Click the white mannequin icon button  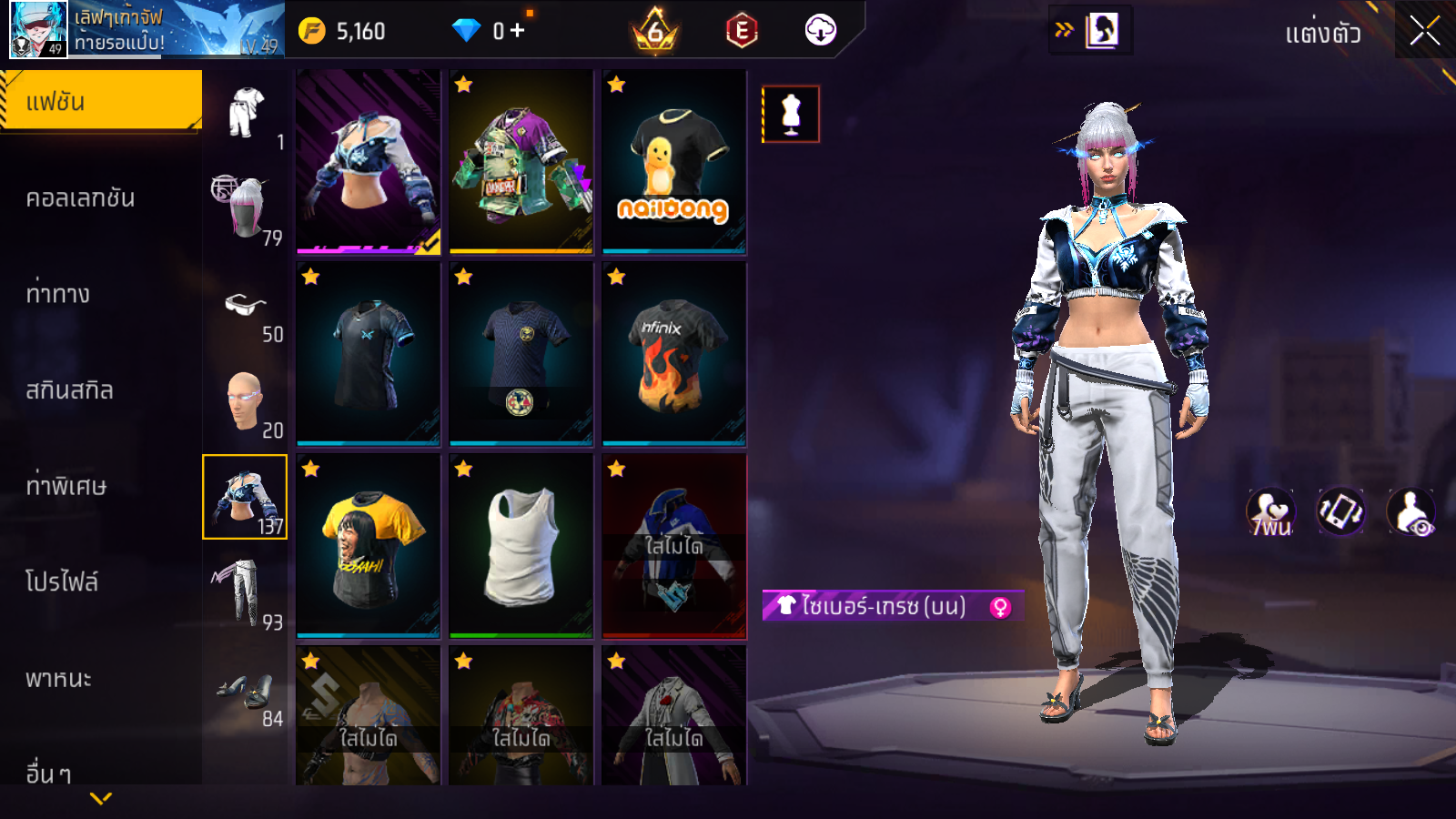click(x=791, y=115)
